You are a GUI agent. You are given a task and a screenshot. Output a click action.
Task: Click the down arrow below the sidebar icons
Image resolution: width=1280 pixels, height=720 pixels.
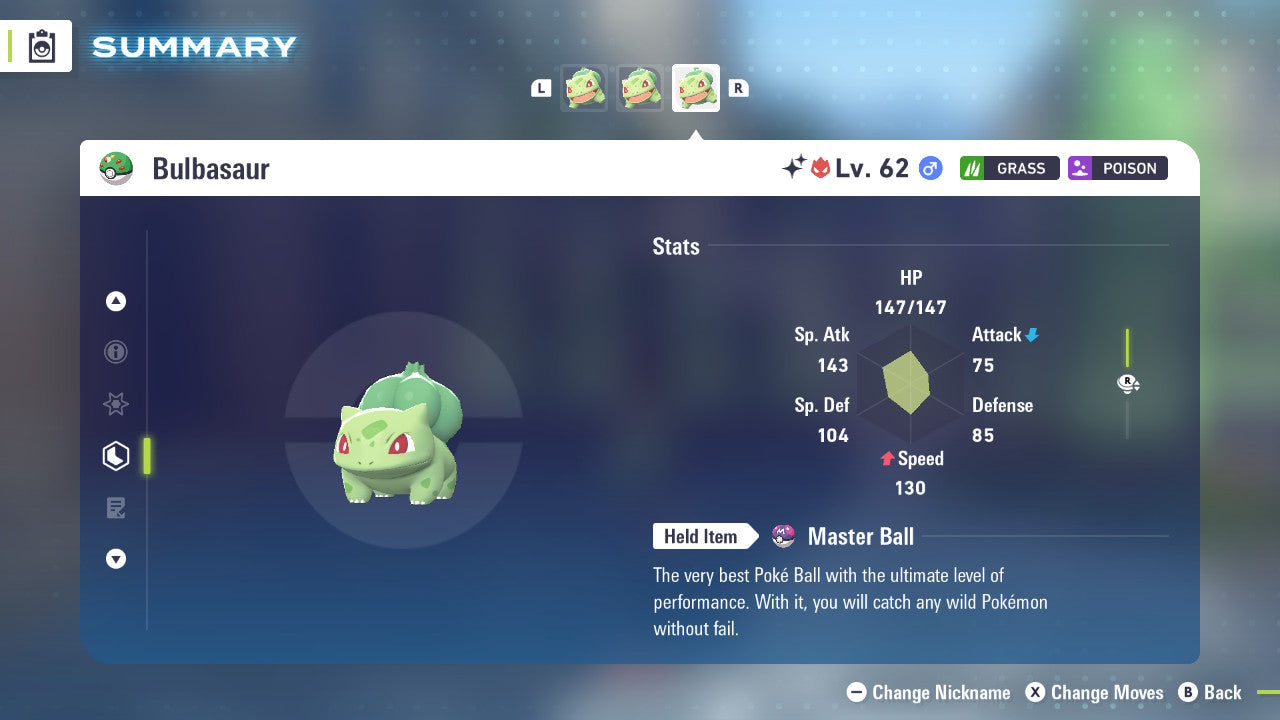(115, 559)
